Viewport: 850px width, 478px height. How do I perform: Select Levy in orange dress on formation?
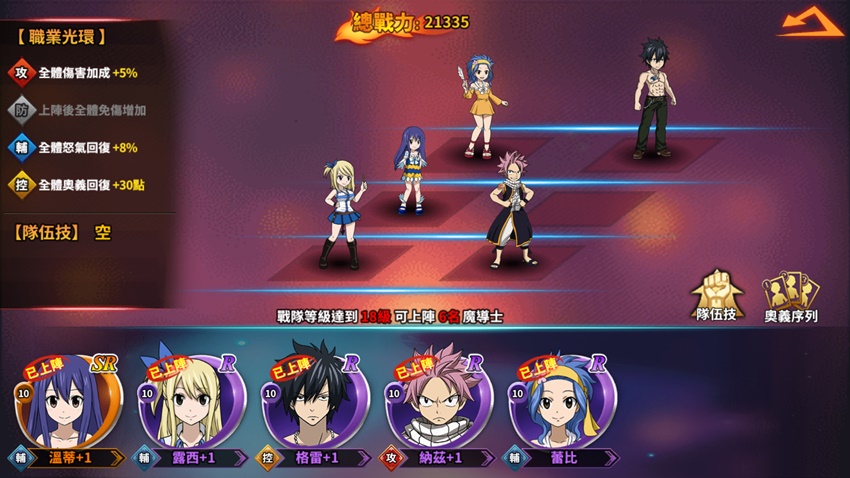point(483,107)
